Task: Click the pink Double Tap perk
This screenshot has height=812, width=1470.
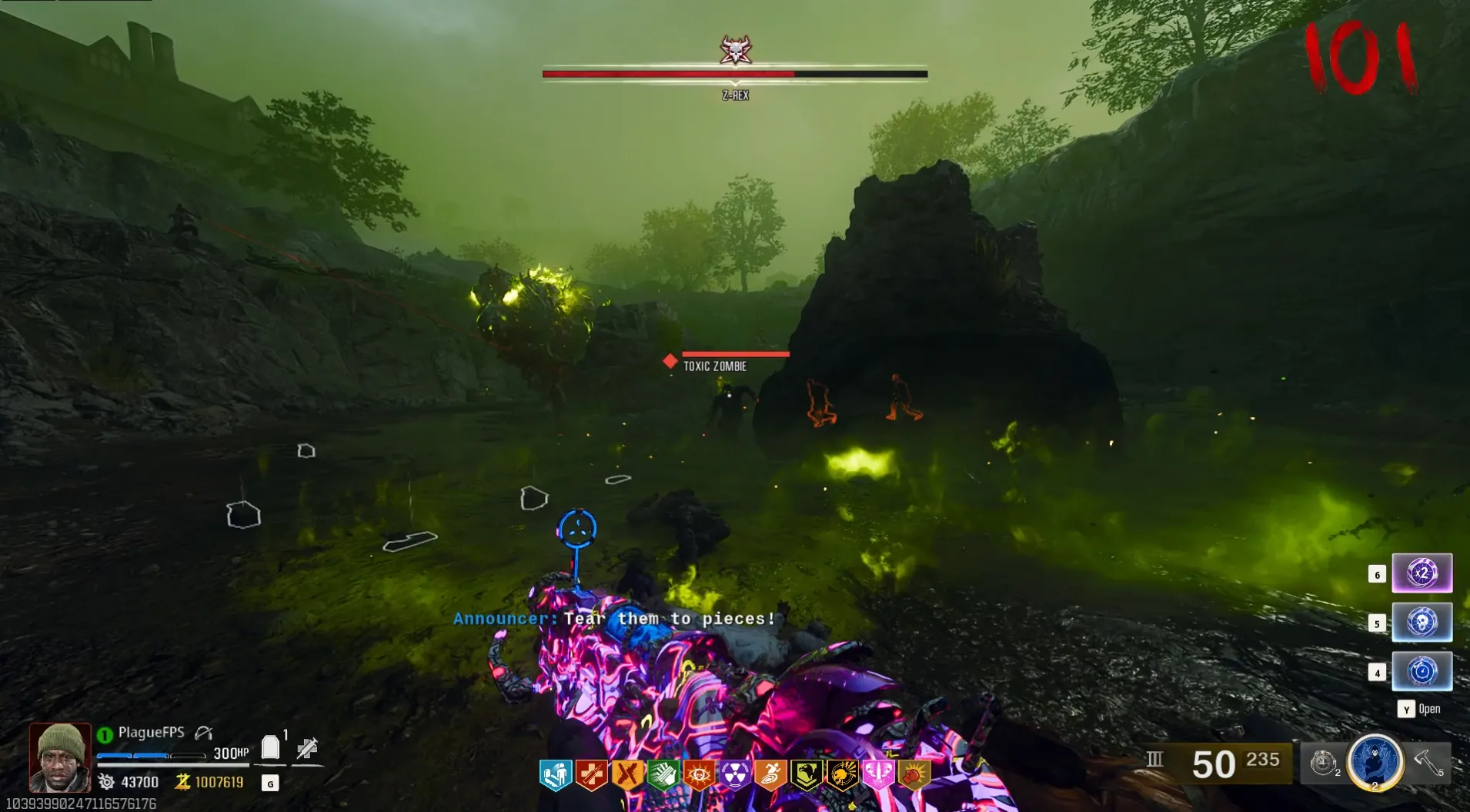Action: point(877,775)
